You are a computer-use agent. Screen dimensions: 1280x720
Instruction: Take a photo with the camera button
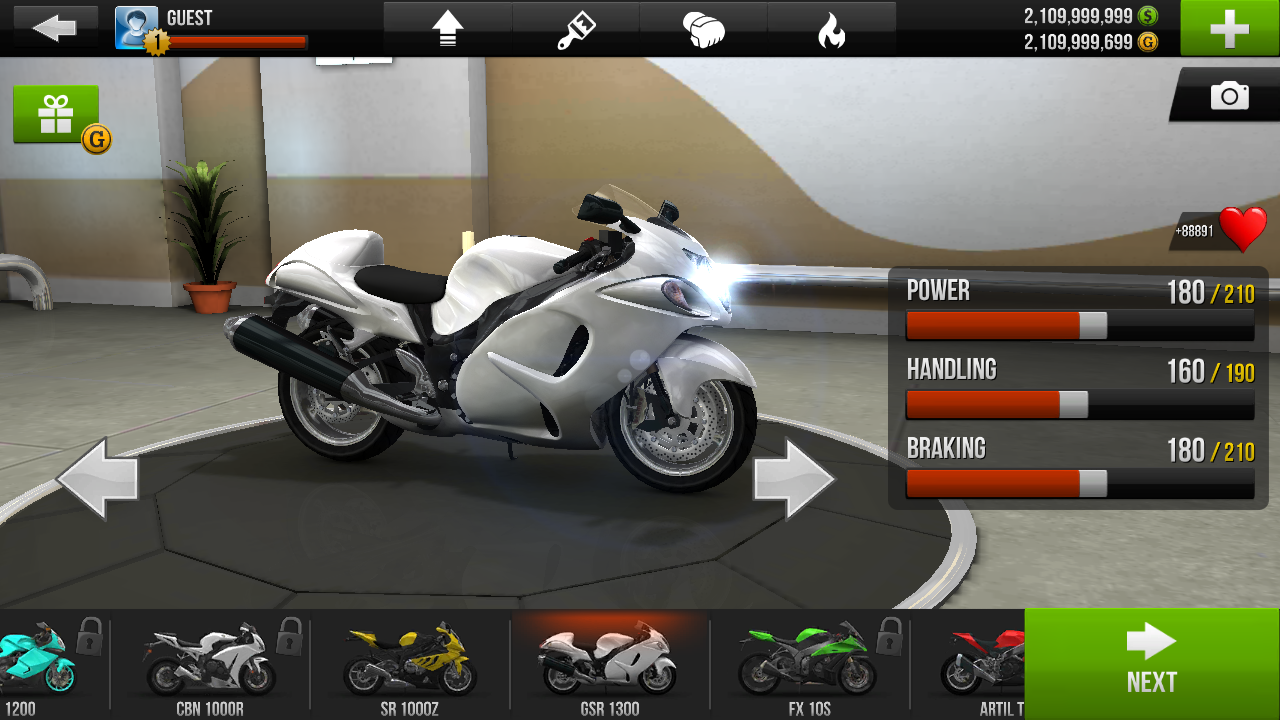(x=1229, y=96)
